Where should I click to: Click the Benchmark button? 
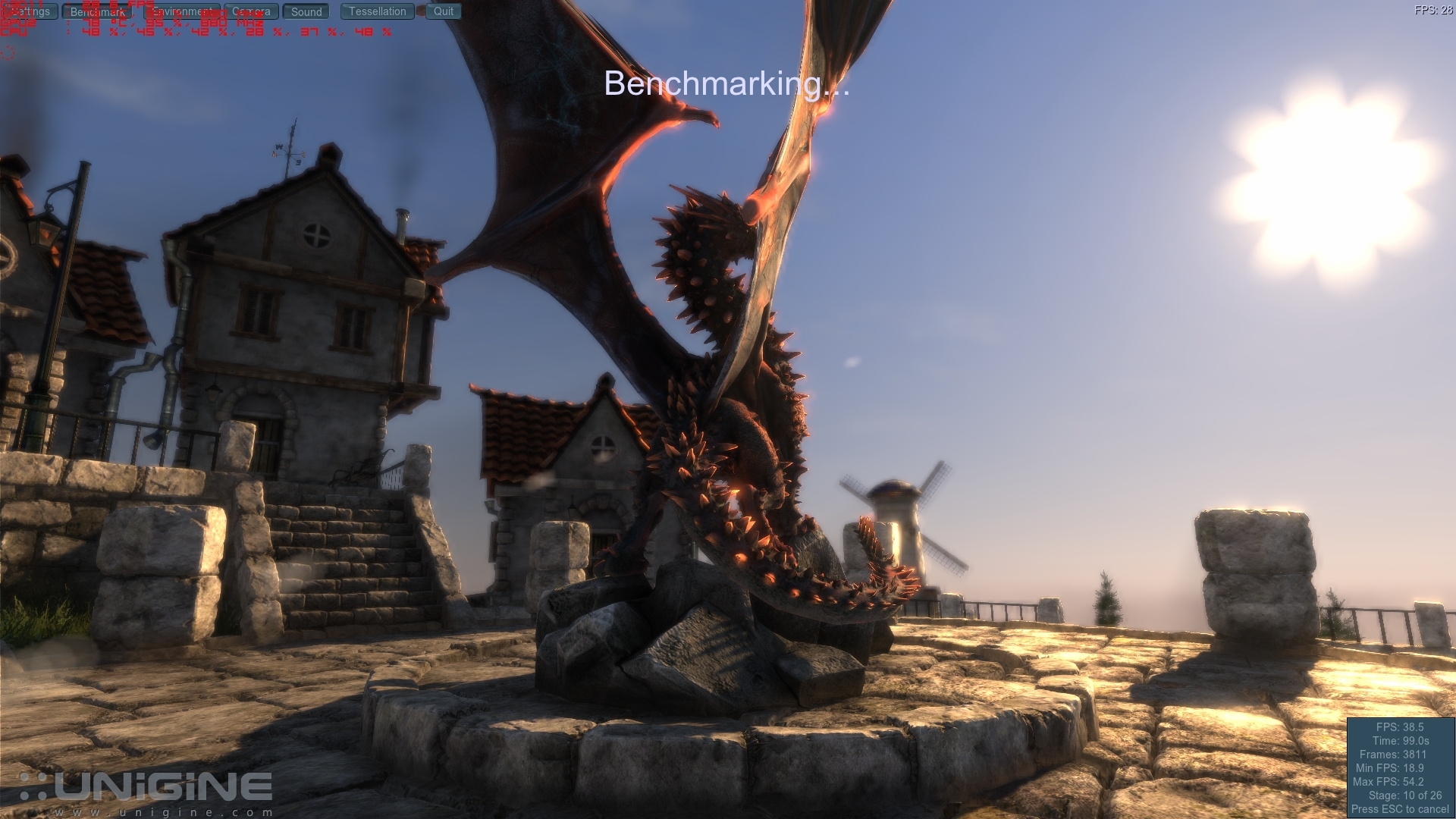(97, 11)
